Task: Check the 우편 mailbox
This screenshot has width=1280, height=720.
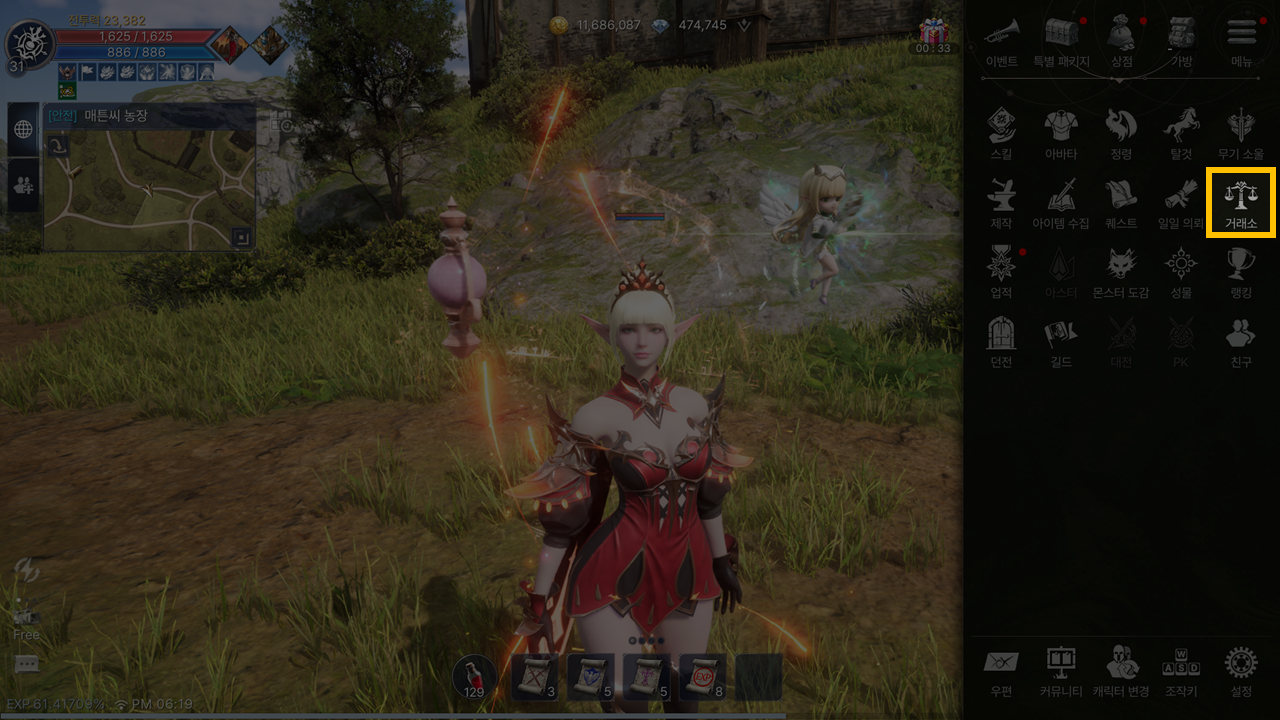Action: tap(1001, 670)
